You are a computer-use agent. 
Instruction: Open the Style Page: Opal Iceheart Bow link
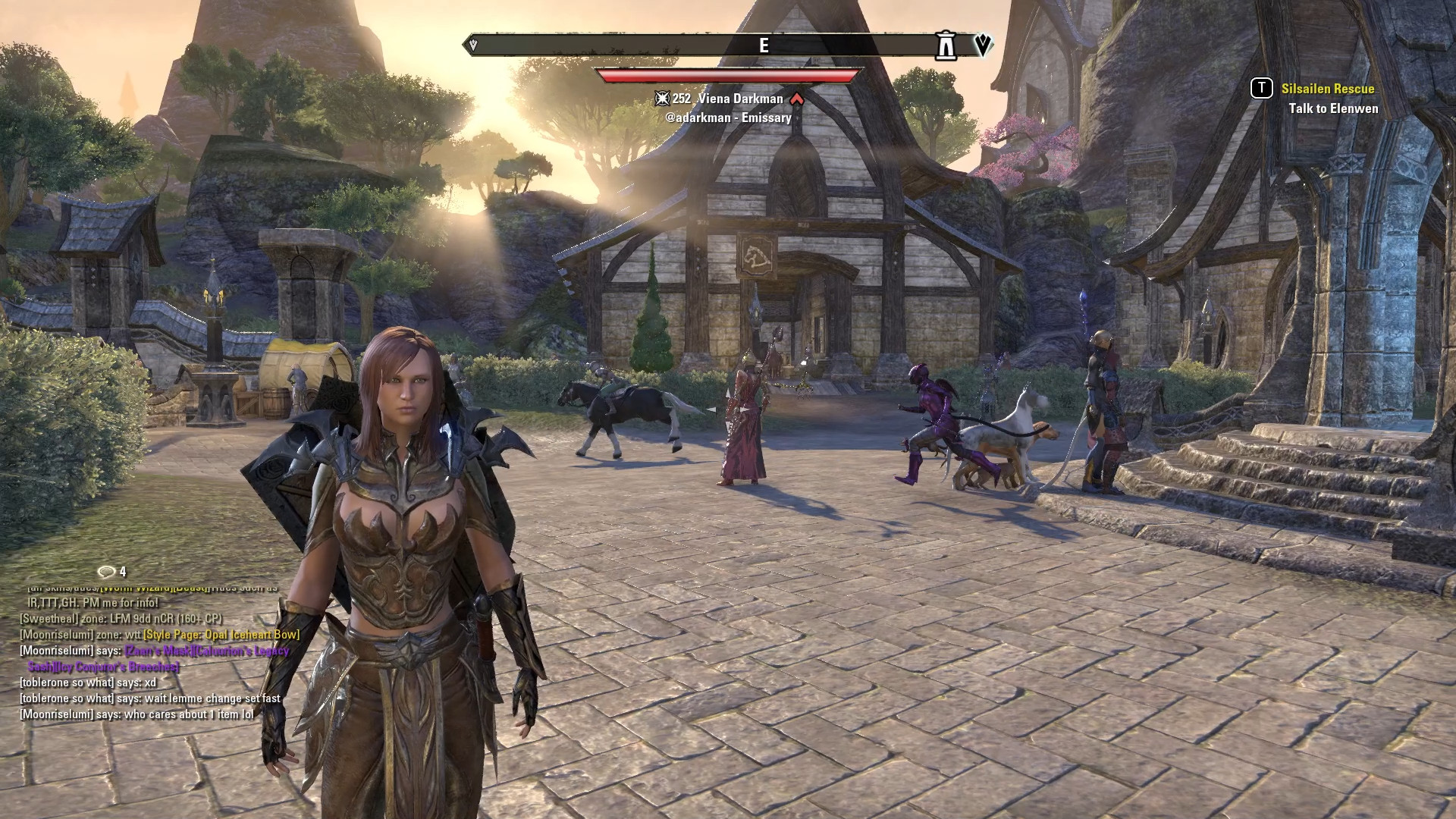[x=221, y=635]
